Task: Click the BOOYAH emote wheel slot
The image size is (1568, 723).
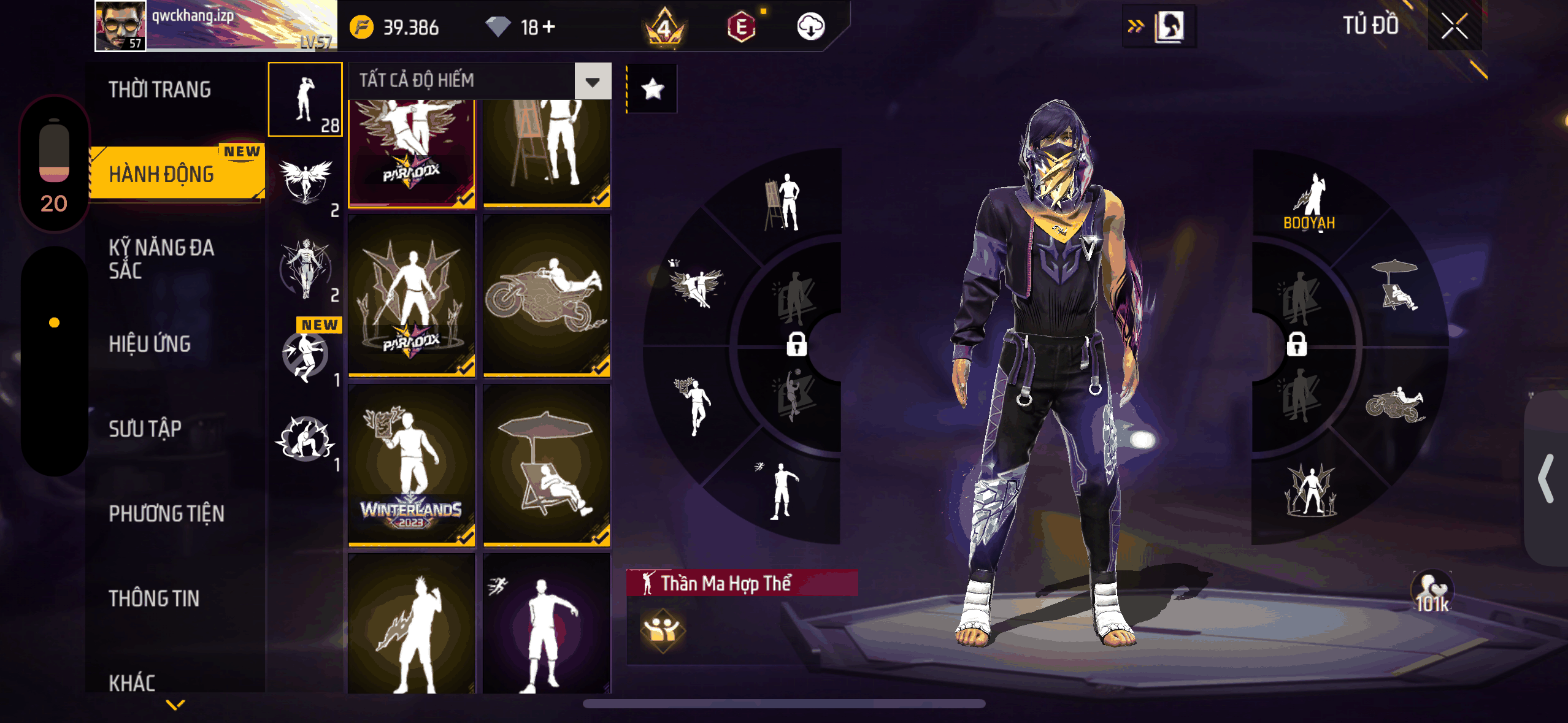Action: coord(1310,202)
